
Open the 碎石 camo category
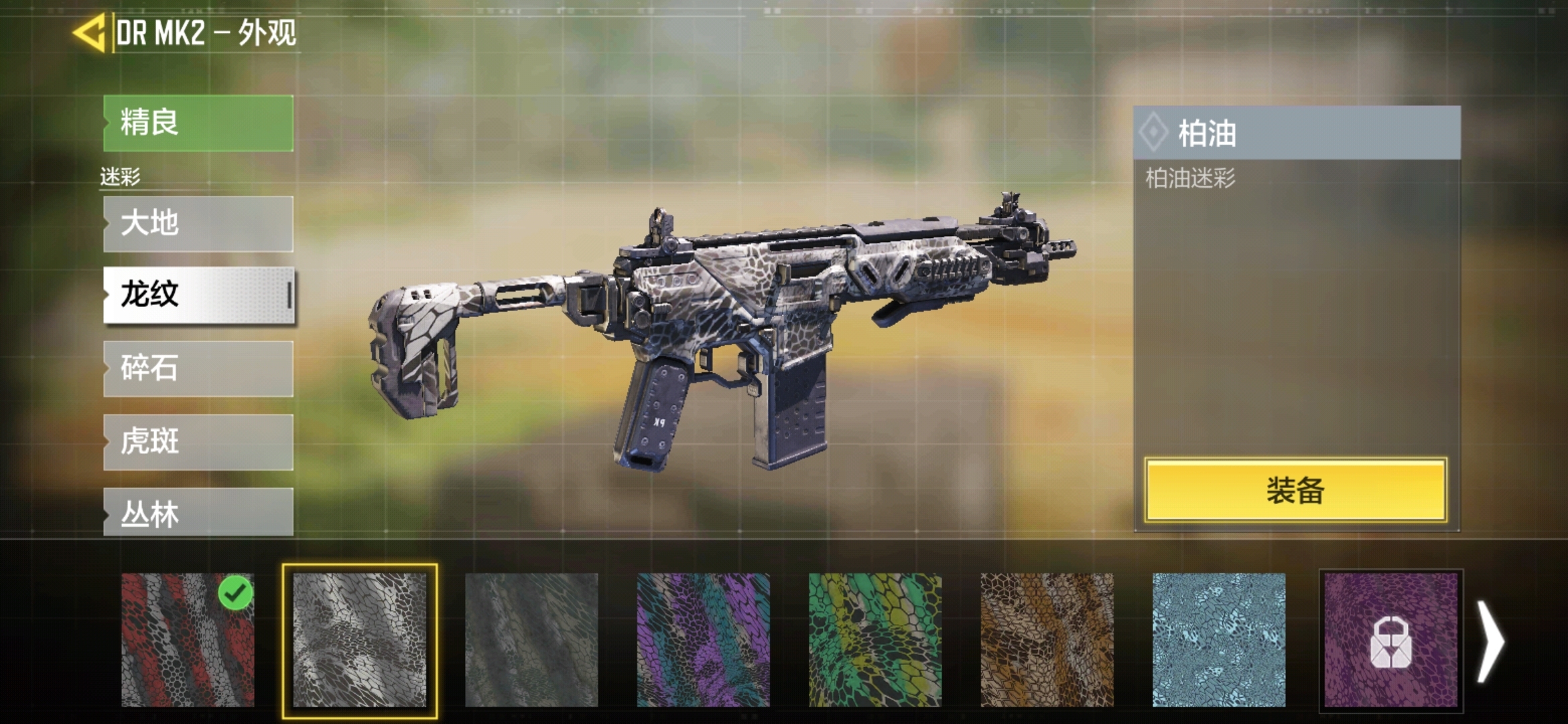pos(198,369)
